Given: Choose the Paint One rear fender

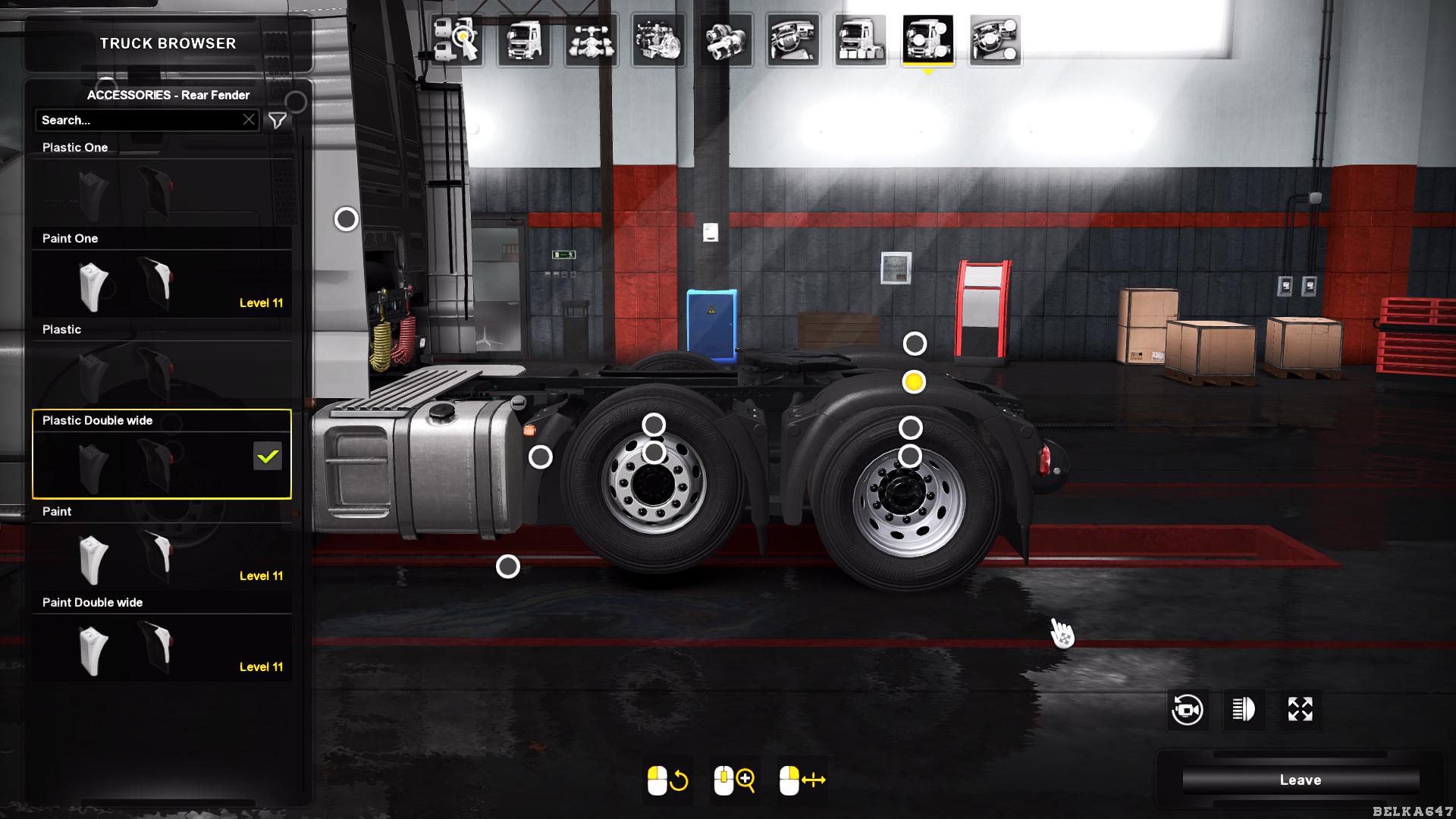Looking at the screenshot, I should point(162,282).
